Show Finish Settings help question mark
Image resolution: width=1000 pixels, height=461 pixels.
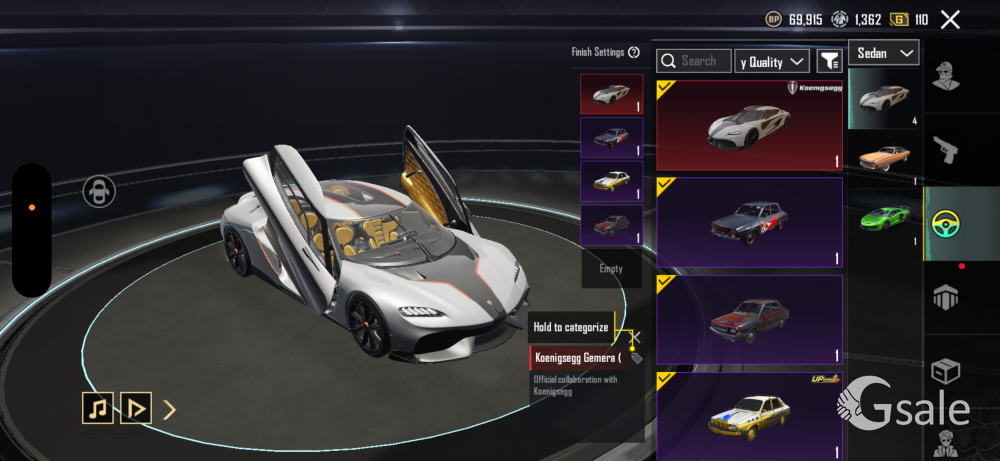tap(634, 53)
